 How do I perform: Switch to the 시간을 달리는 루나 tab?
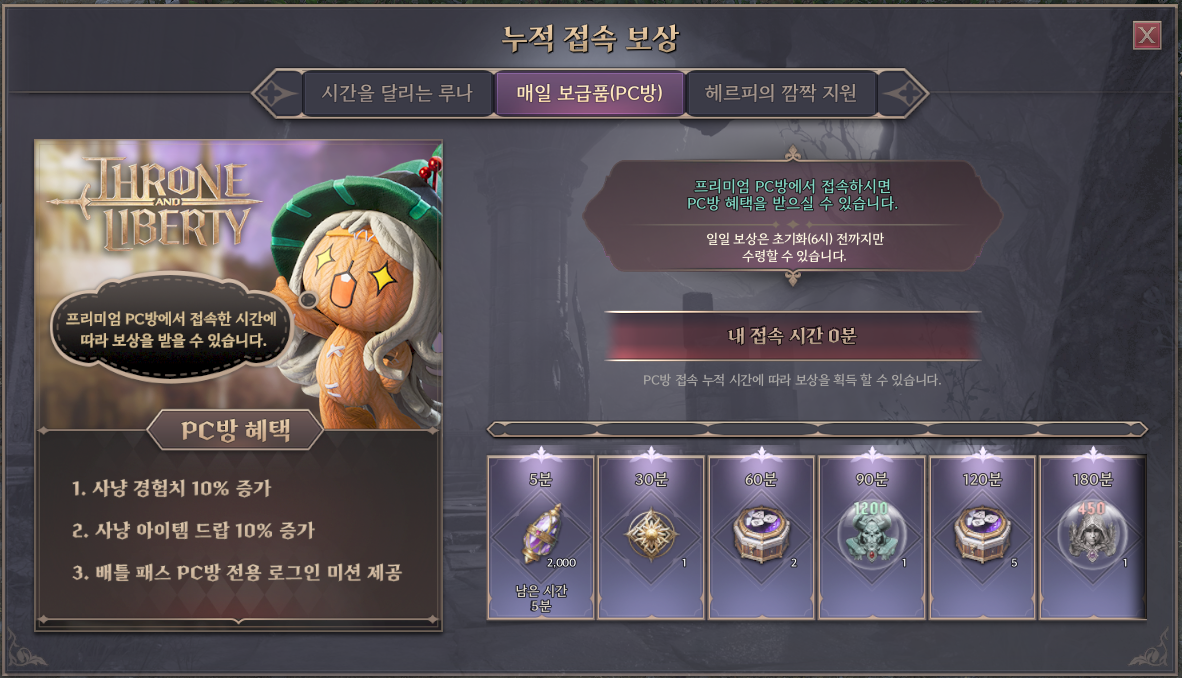(398, 94)
